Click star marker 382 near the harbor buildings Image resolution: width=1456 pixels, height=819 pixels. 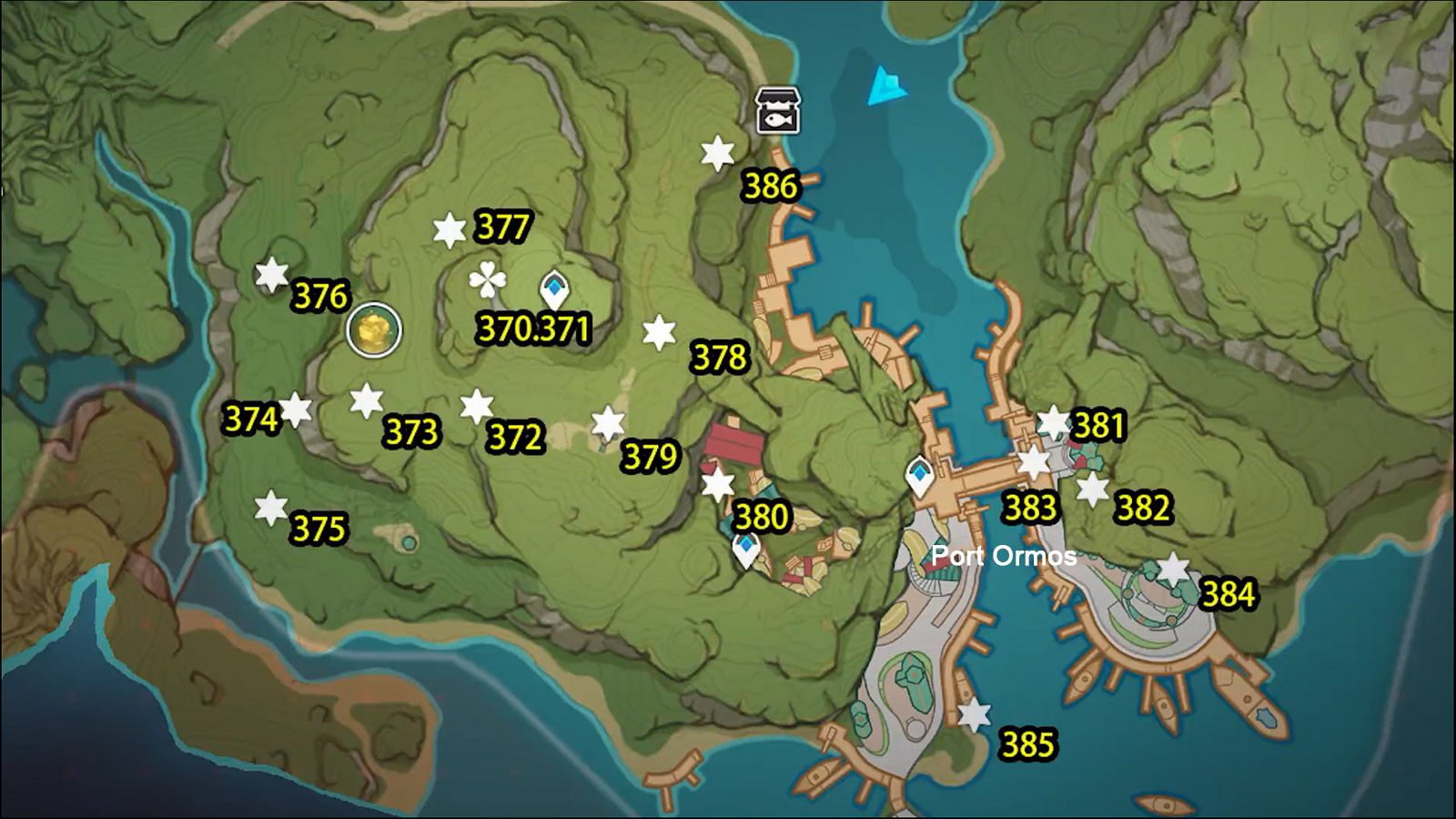tap(1091, 489)
